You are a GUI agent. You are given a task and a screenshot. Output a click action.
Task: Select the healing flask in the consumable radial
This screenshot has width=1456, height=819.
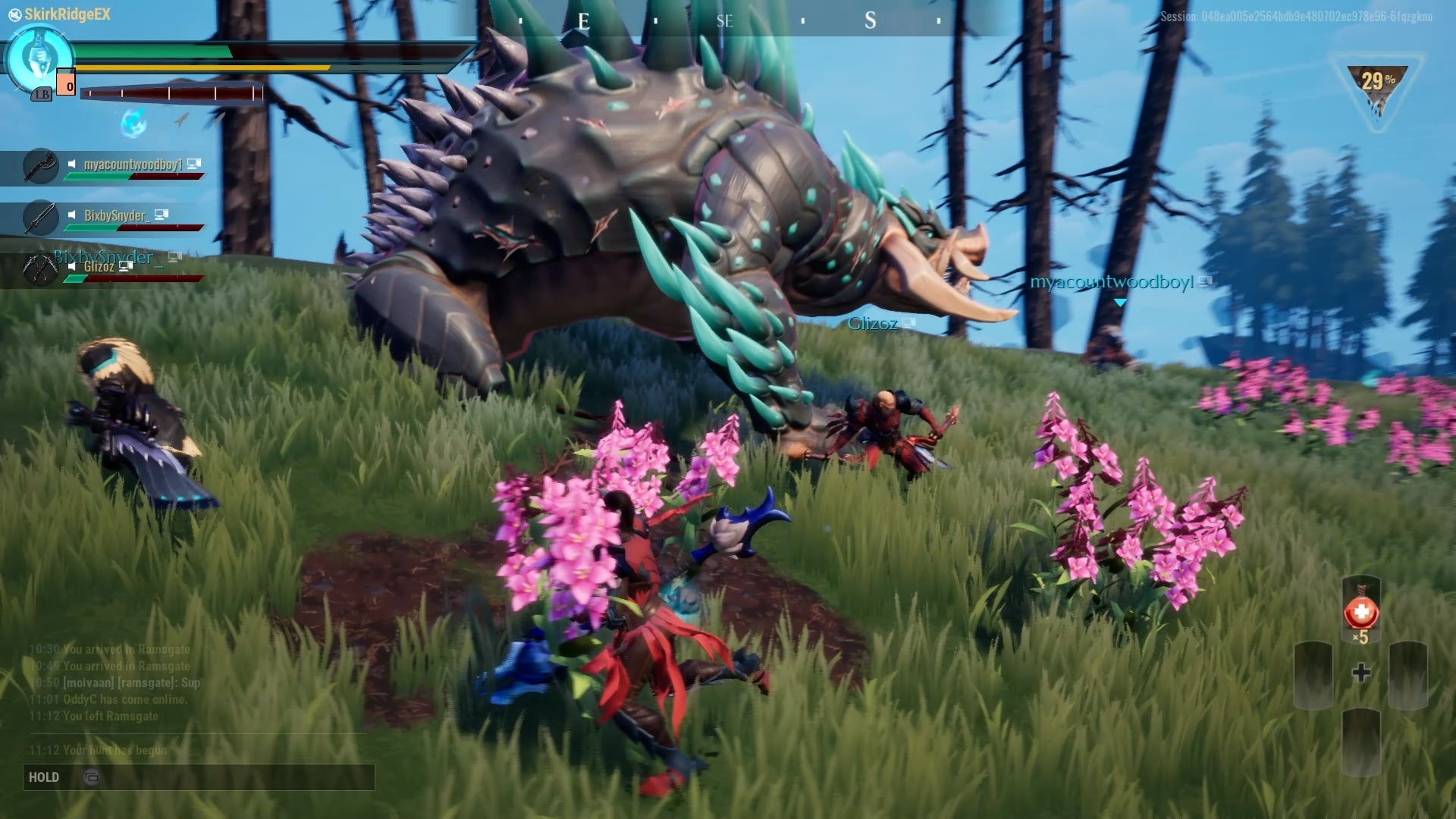[x=1361, y=608]
